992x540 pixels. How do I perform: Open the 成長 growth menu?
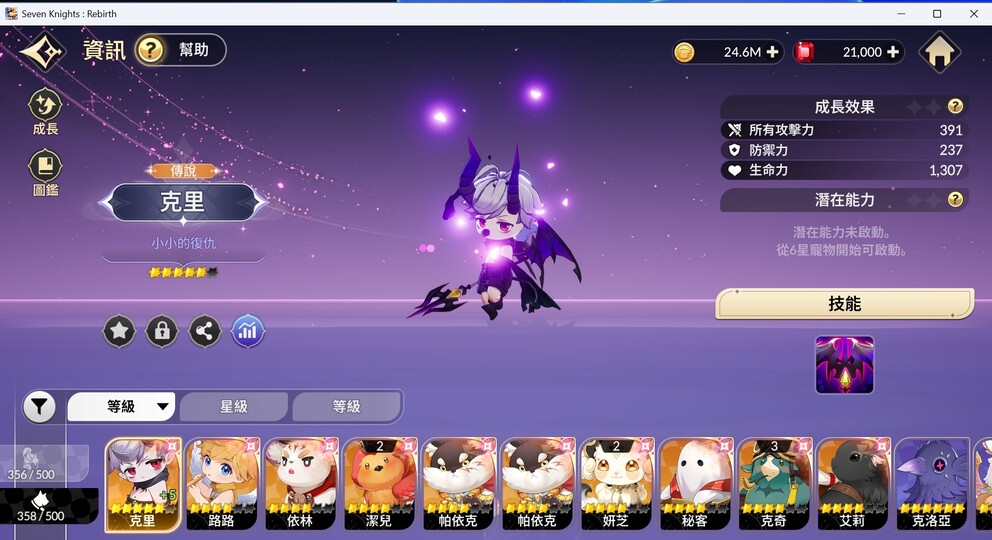click(x=45, y=111)
